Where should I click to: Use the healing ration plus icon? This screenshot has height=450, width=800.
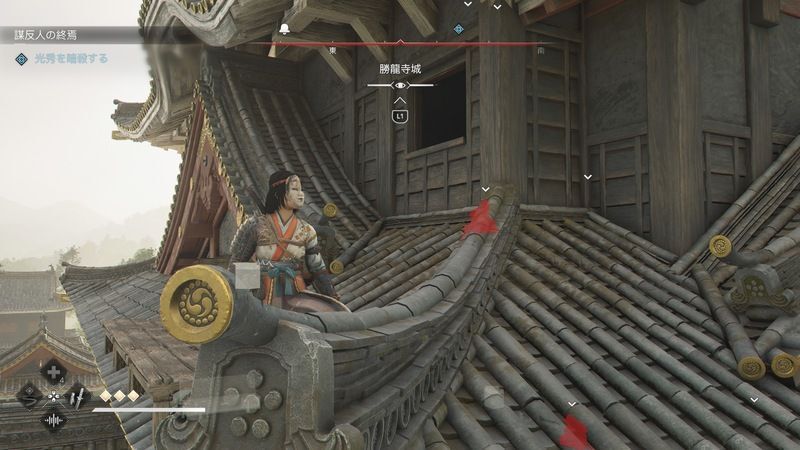pos(54,372)
